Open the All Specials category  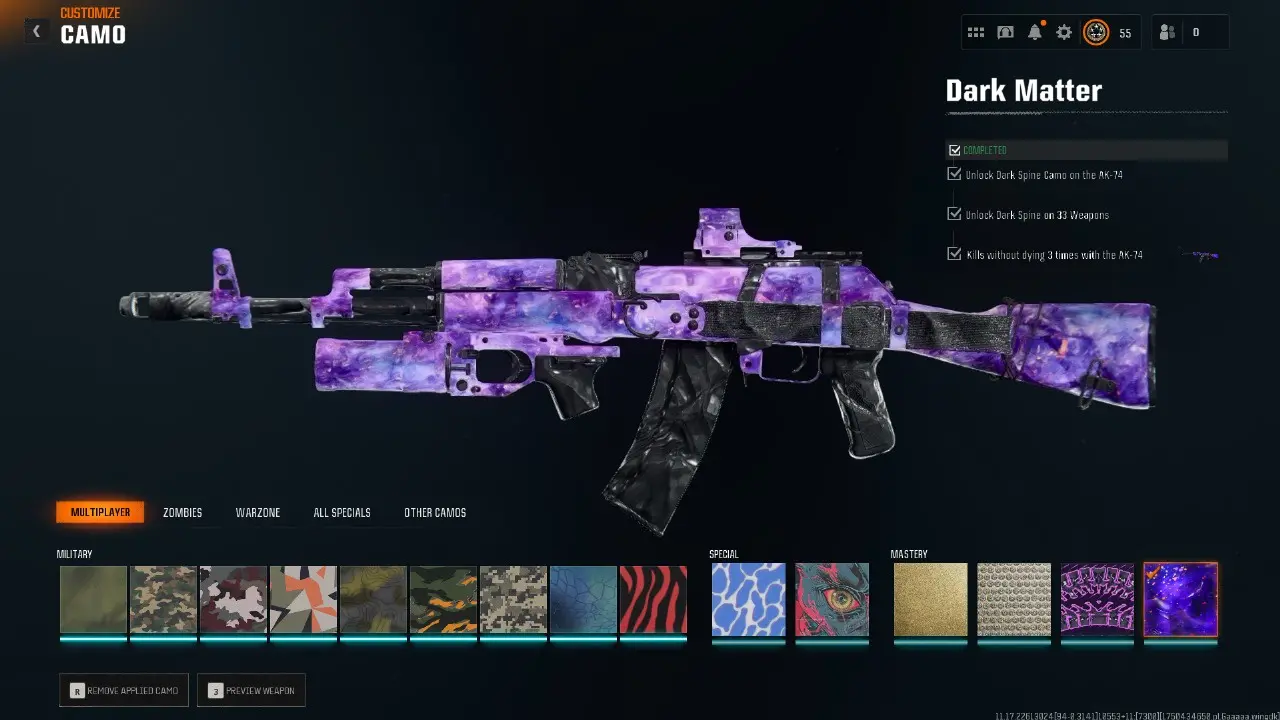341,512
